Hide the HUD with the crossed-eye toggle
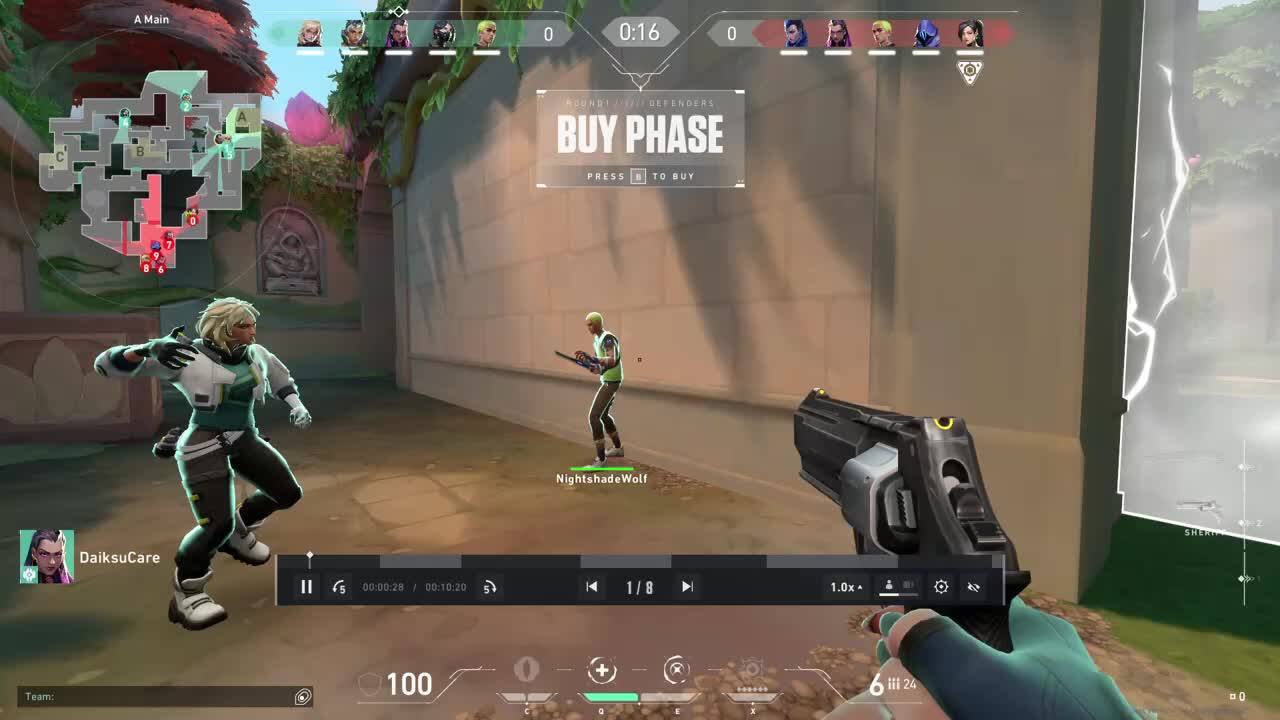Viewport: 1280px width, 720px height. click(x=973, y=587)
